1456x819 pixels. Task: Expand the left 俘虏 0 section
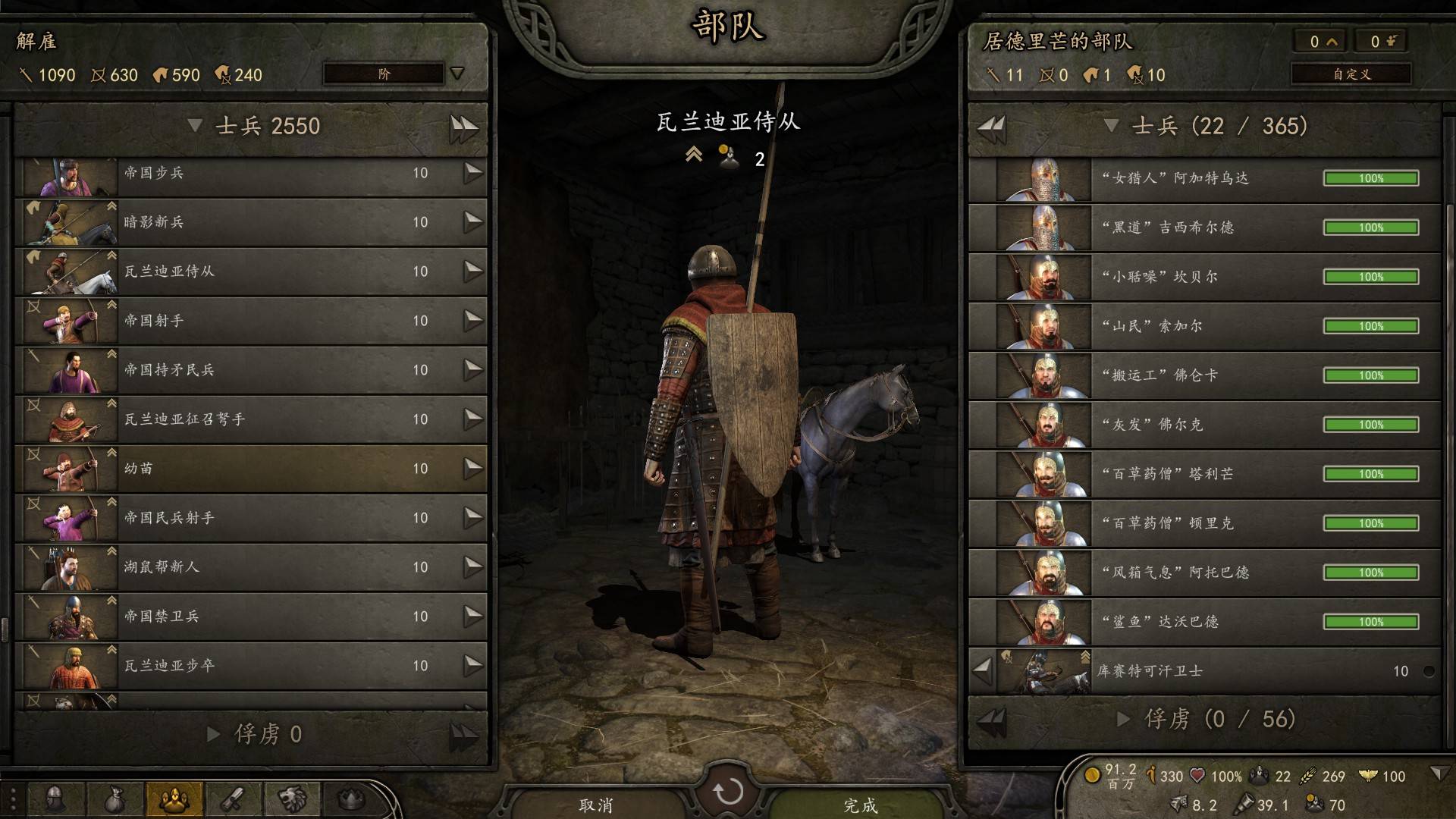(x=214, y=734)
